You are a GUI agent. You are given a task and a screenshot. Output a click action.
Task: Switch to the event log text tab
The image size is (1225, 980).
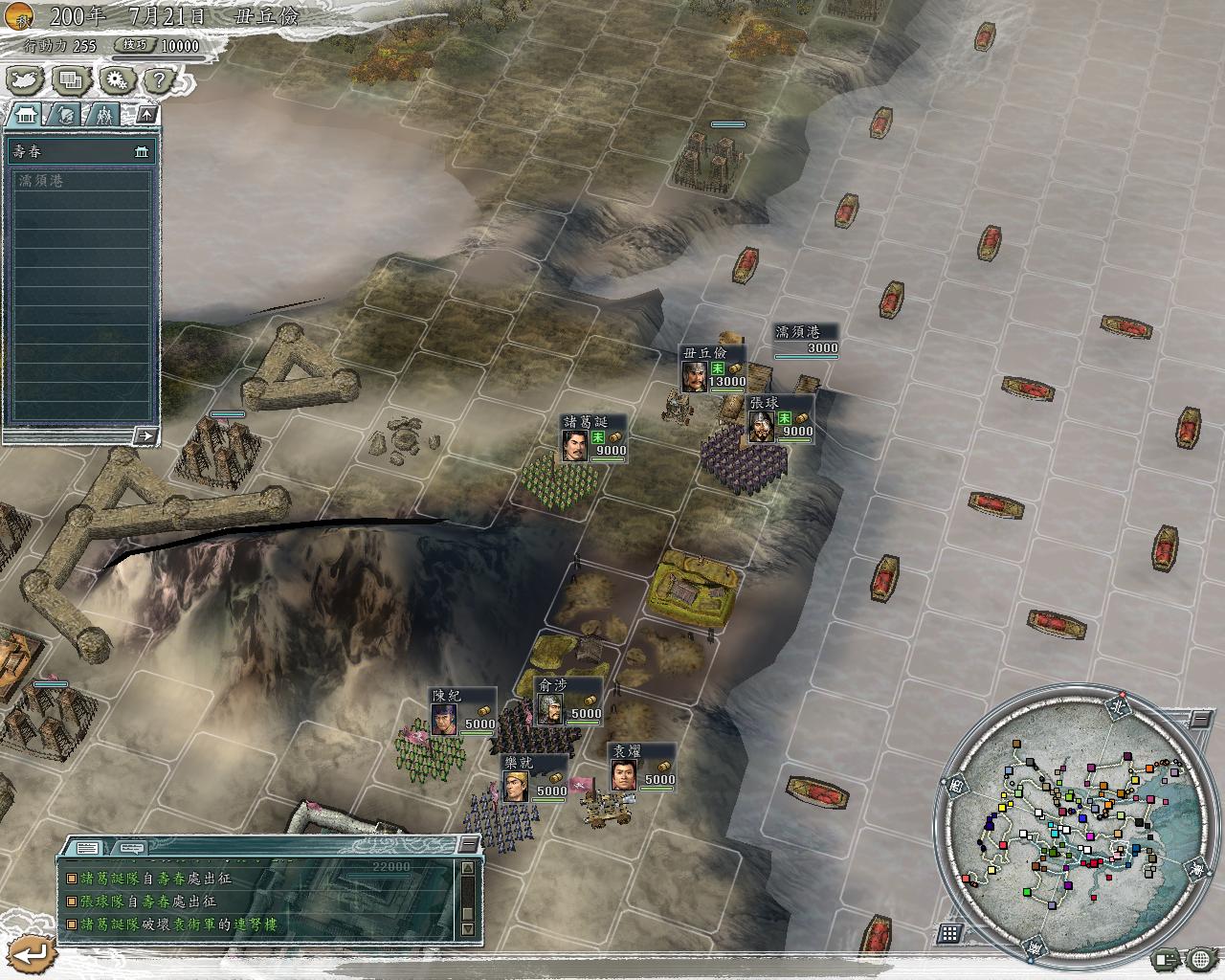87,848
